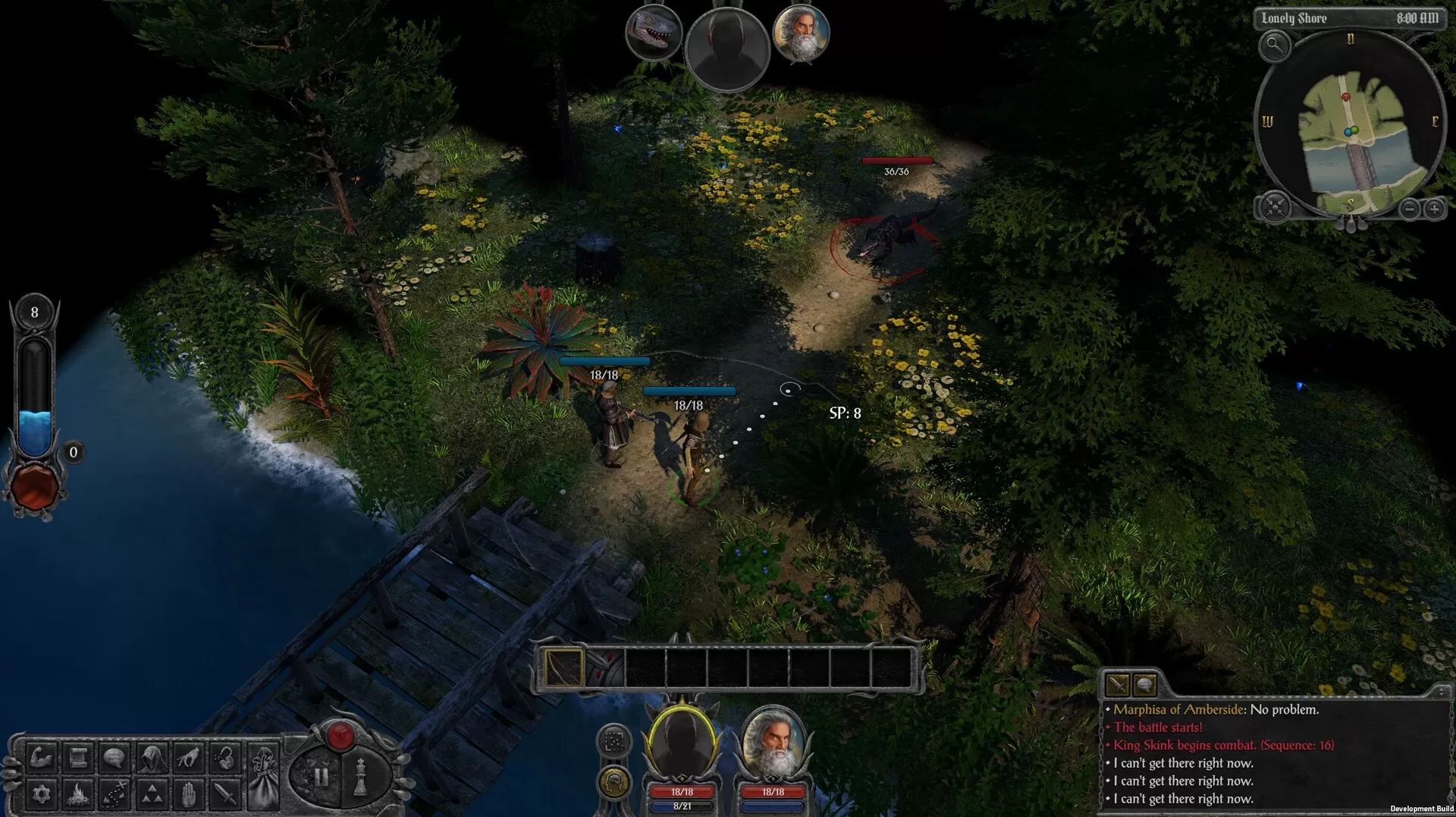Toggle the pause button
1456x817 pixels.
(x=321, y=776)
